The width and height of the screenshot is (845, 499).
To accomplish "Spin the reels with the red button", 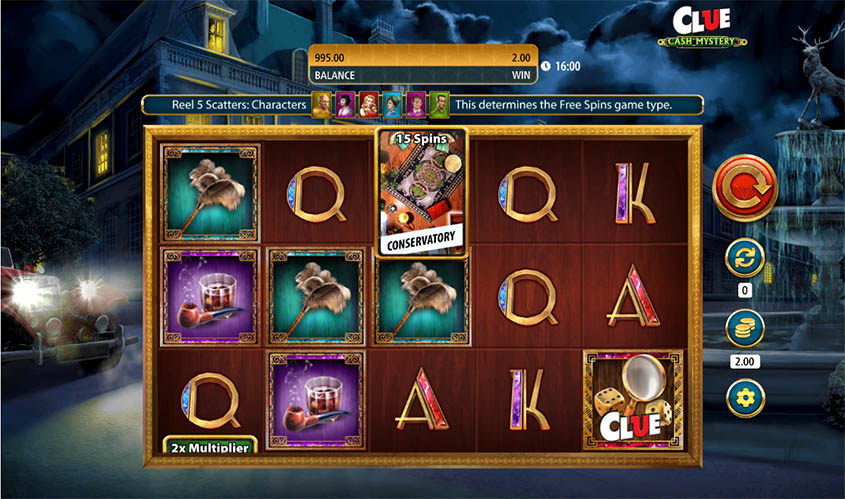I will 744,187.
